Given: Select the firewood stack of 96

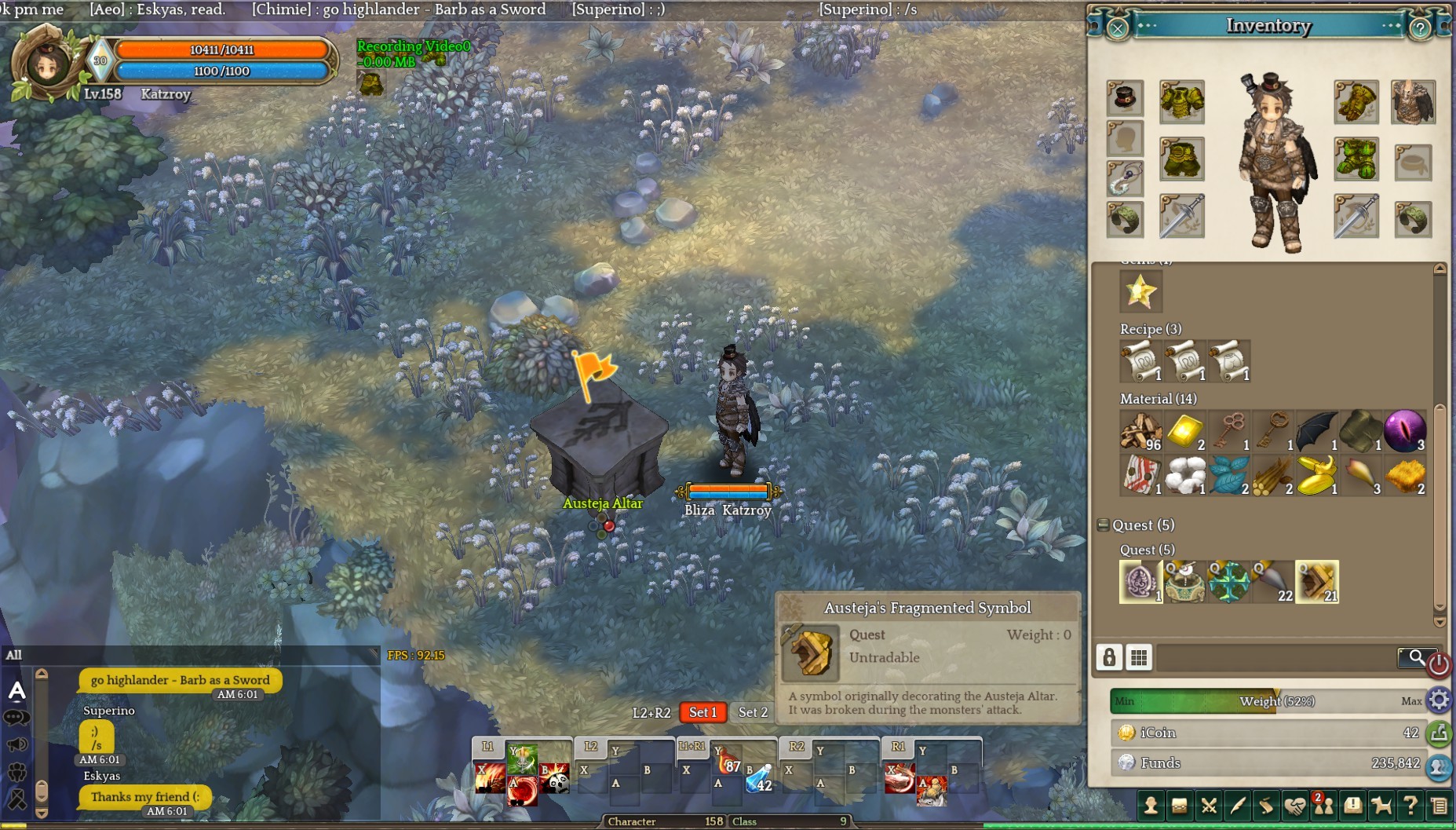Looking at the screenshot, I should [x=1140, y=431].
